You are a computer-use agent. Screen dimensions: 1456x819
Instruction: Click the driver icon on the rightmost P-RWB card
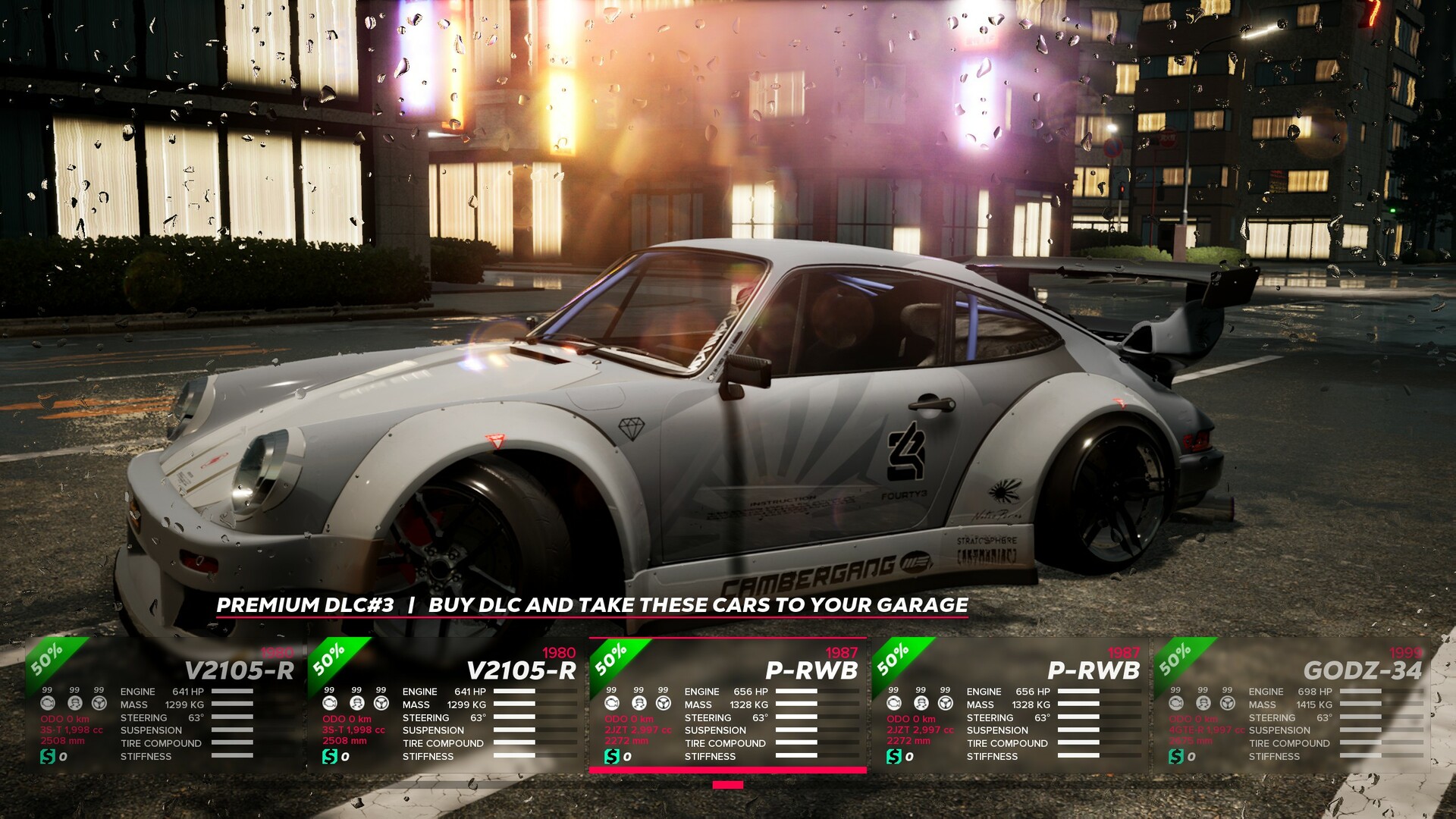920,704
